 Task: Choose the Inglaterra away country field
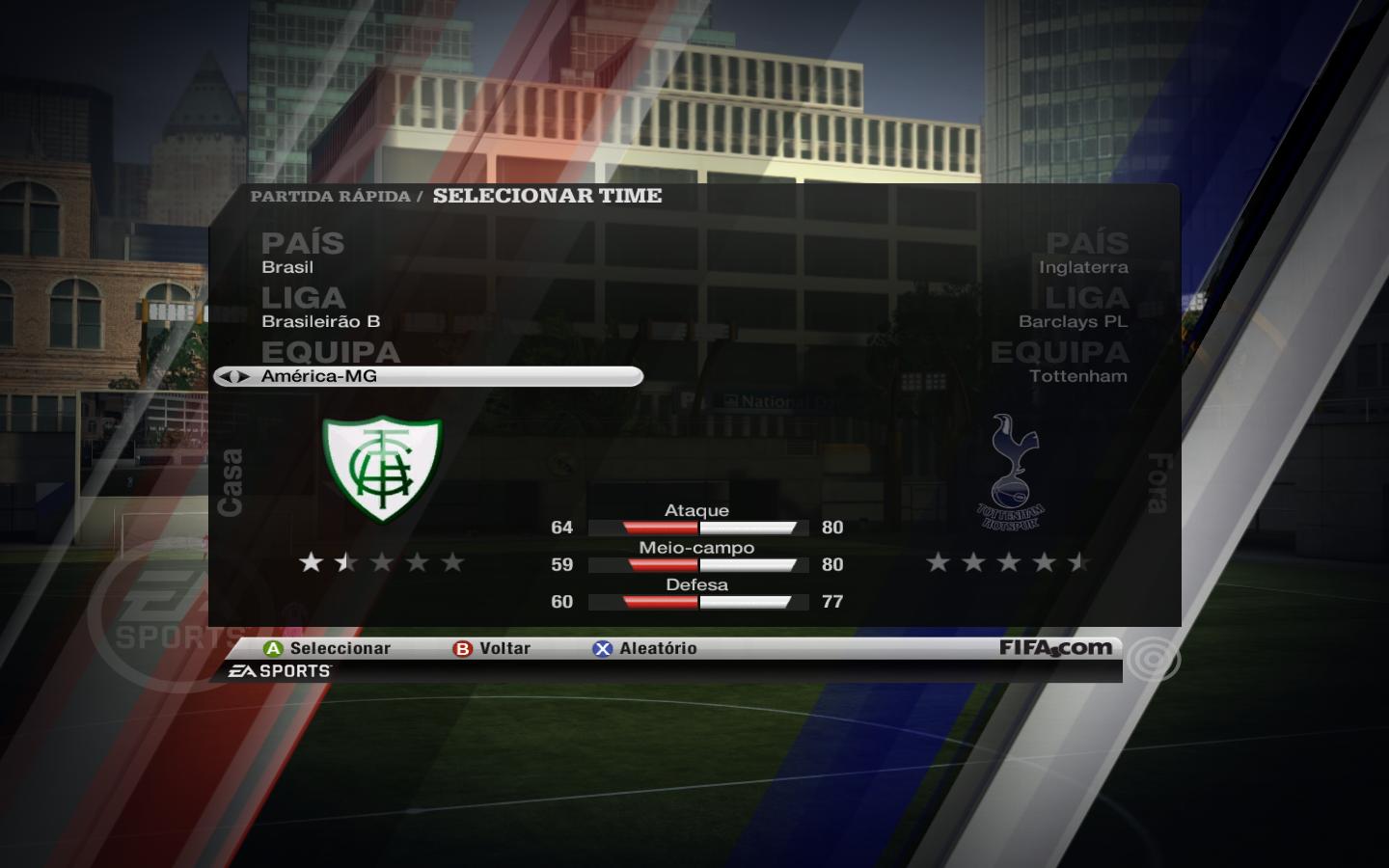coord(1083,267)
